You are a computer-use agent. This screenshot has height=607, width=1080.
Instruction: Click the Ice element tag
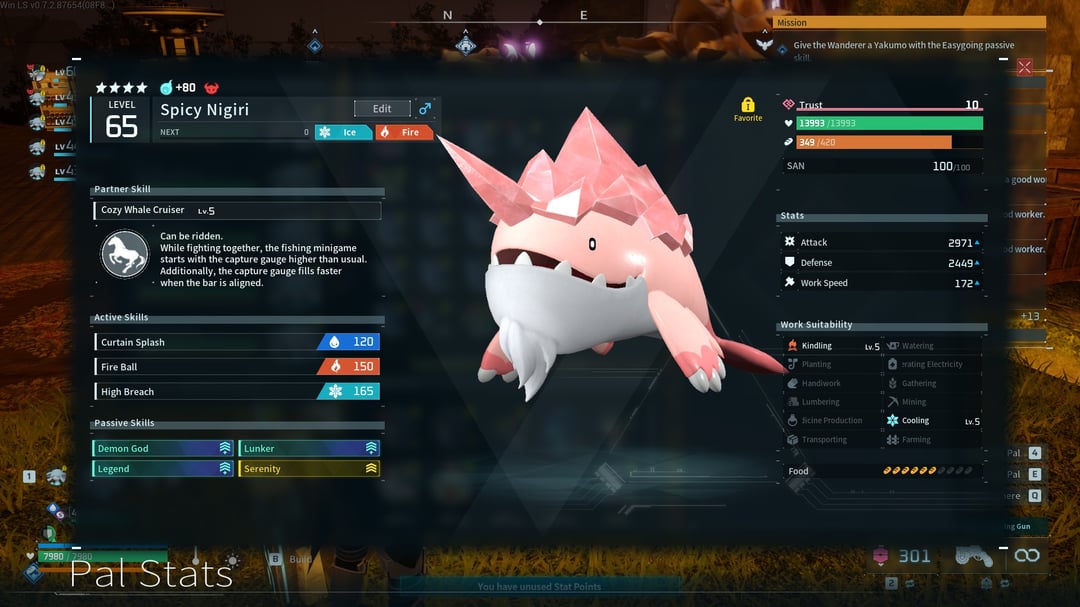(343, 132)
